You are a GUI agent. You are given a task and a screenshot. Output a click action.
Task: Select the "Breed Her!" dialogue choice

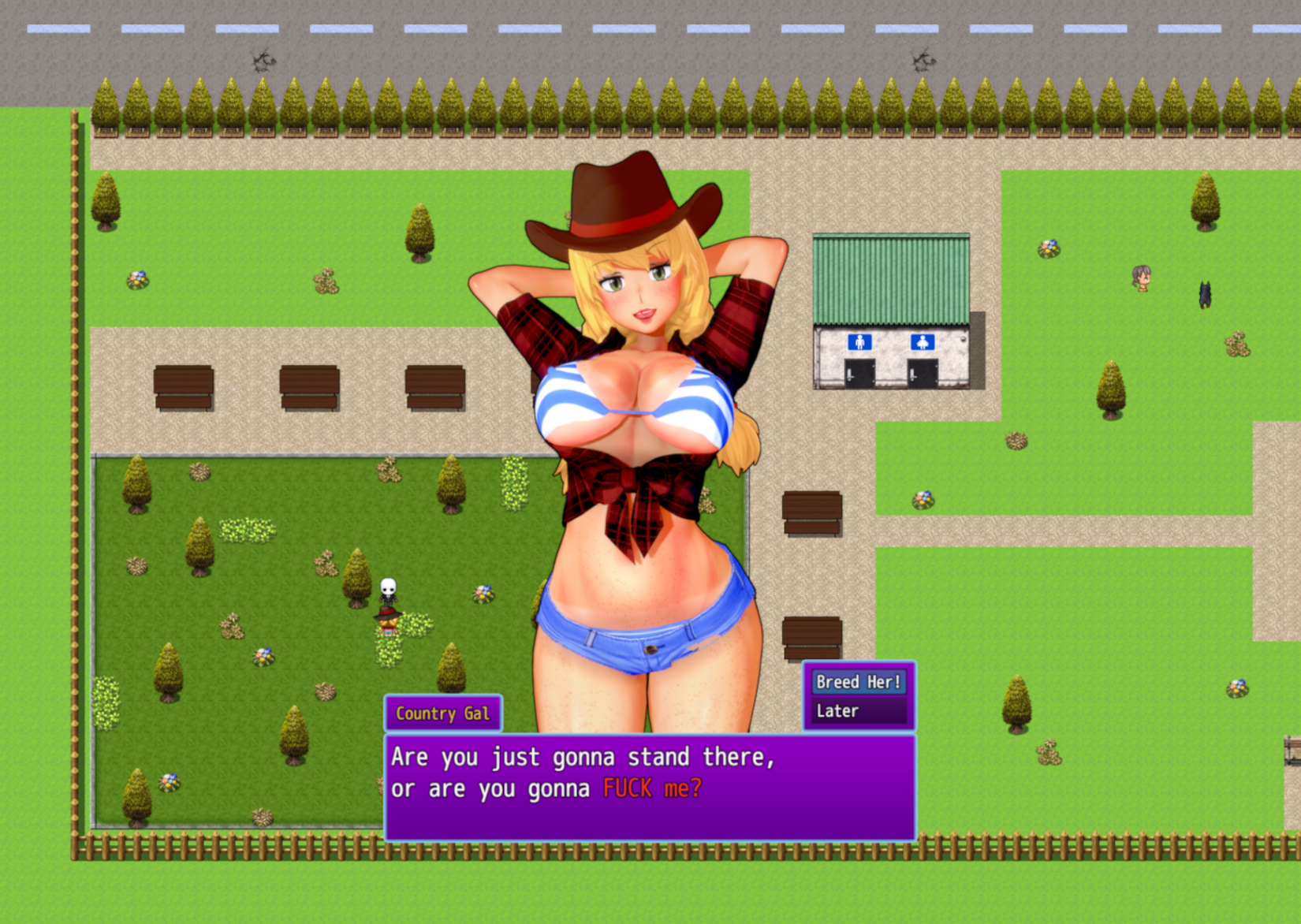[858, 682]
